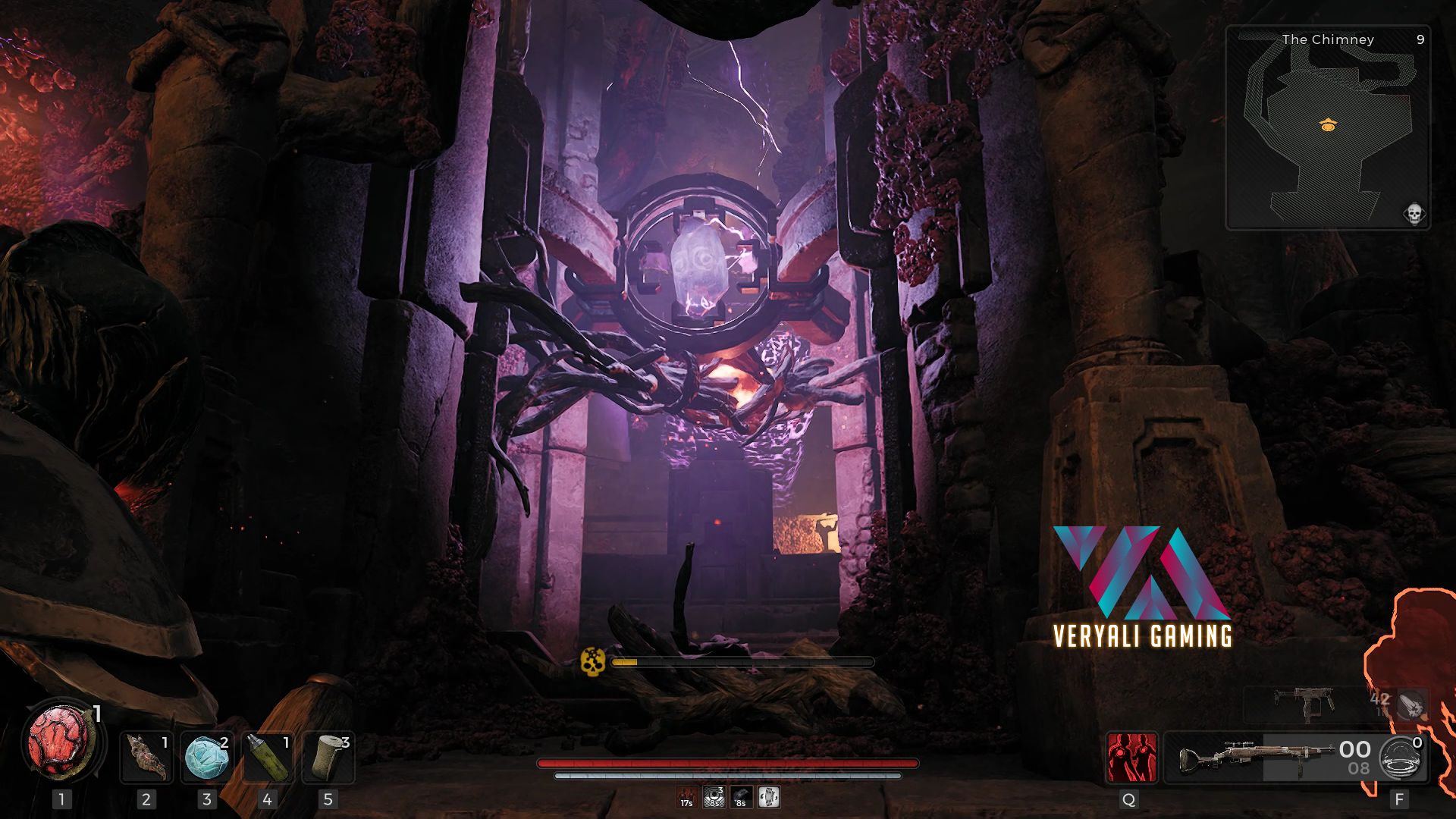Viewport: 1456px width, 819px height.
Task: Activate the dome weapon mod icon
Action: [1402, 757]
